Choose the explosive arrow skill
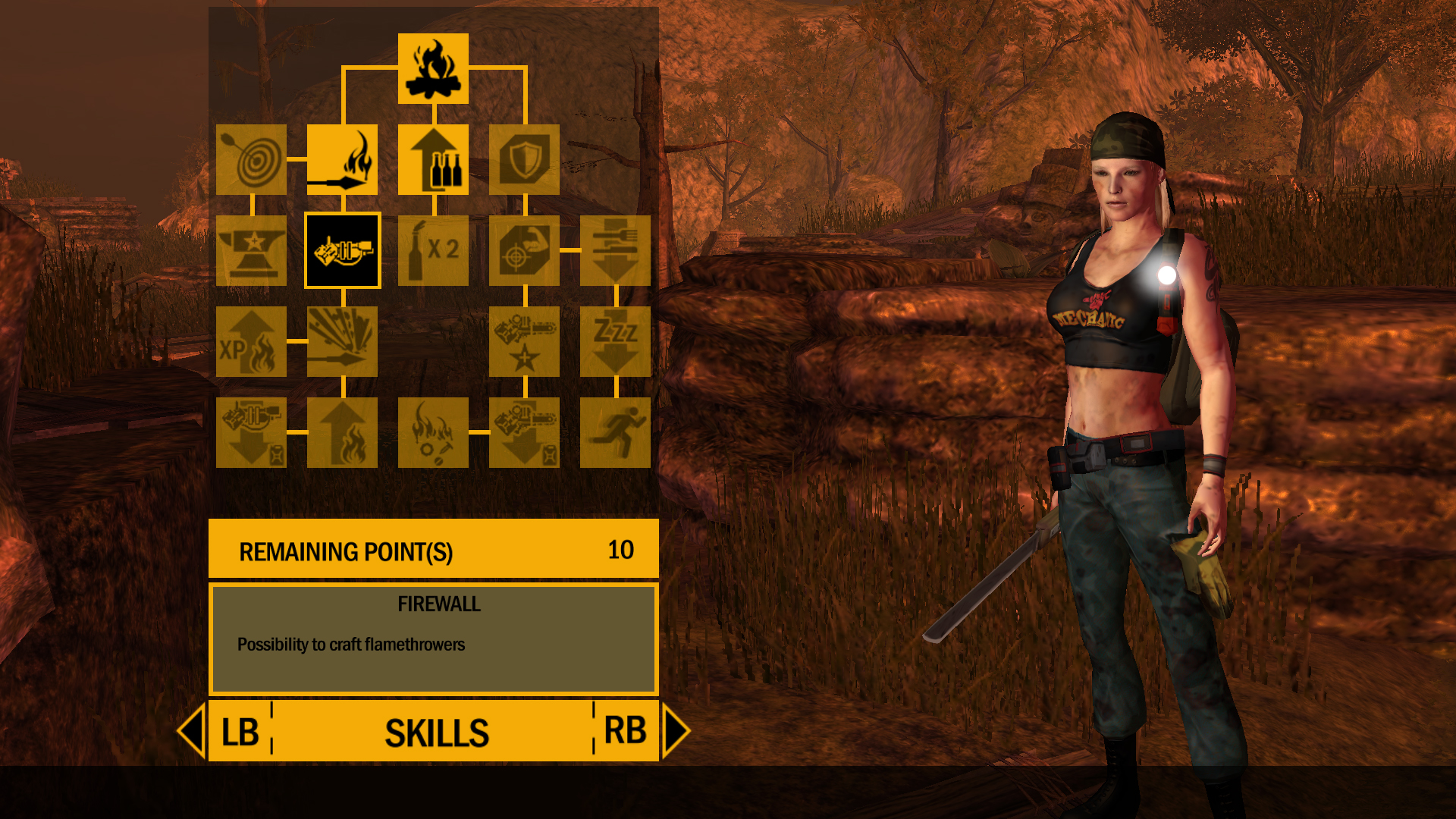Screen dimensions: 1456x819 point(342,343)
